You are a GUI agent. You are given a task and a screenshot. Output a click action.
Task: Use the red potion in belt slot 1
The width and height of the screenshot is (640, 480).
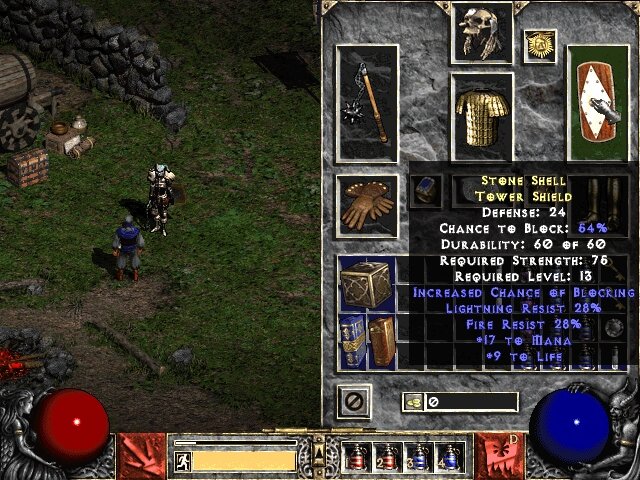pyautogui.click(x=356, y=457)
